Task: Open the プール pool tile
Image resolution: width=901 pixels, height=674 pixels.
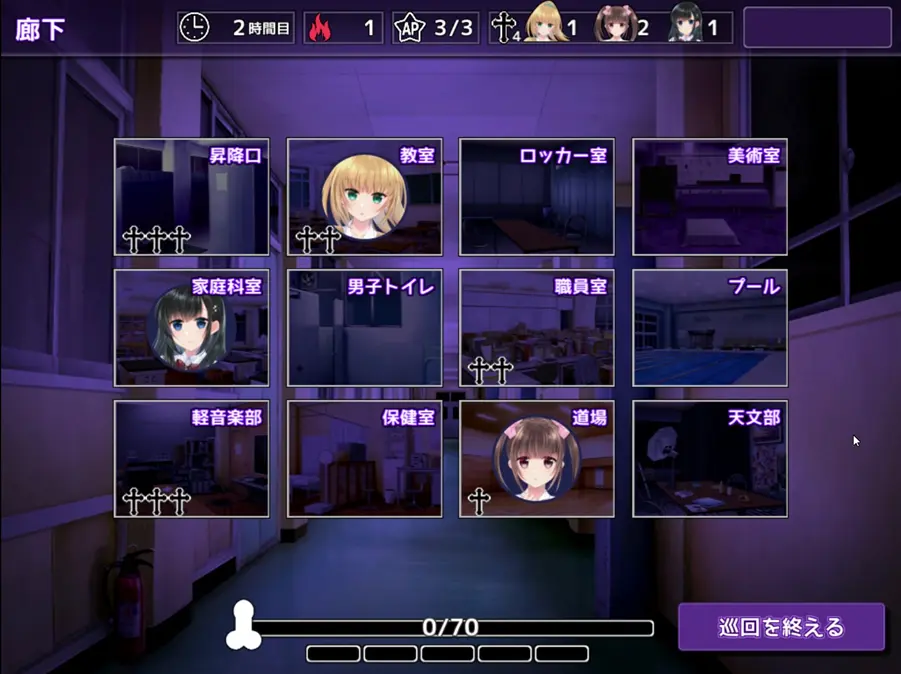Action: click(709, 328)
